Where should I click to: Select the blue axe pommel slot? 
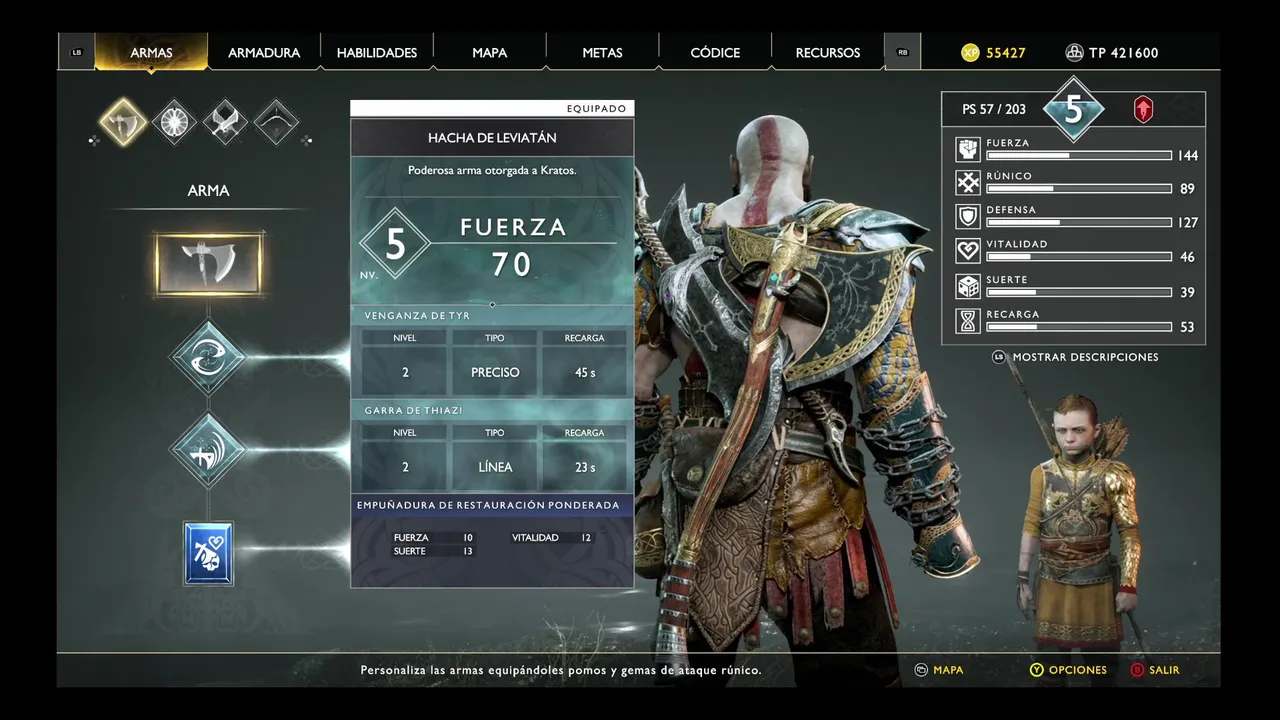coord(209,553)
